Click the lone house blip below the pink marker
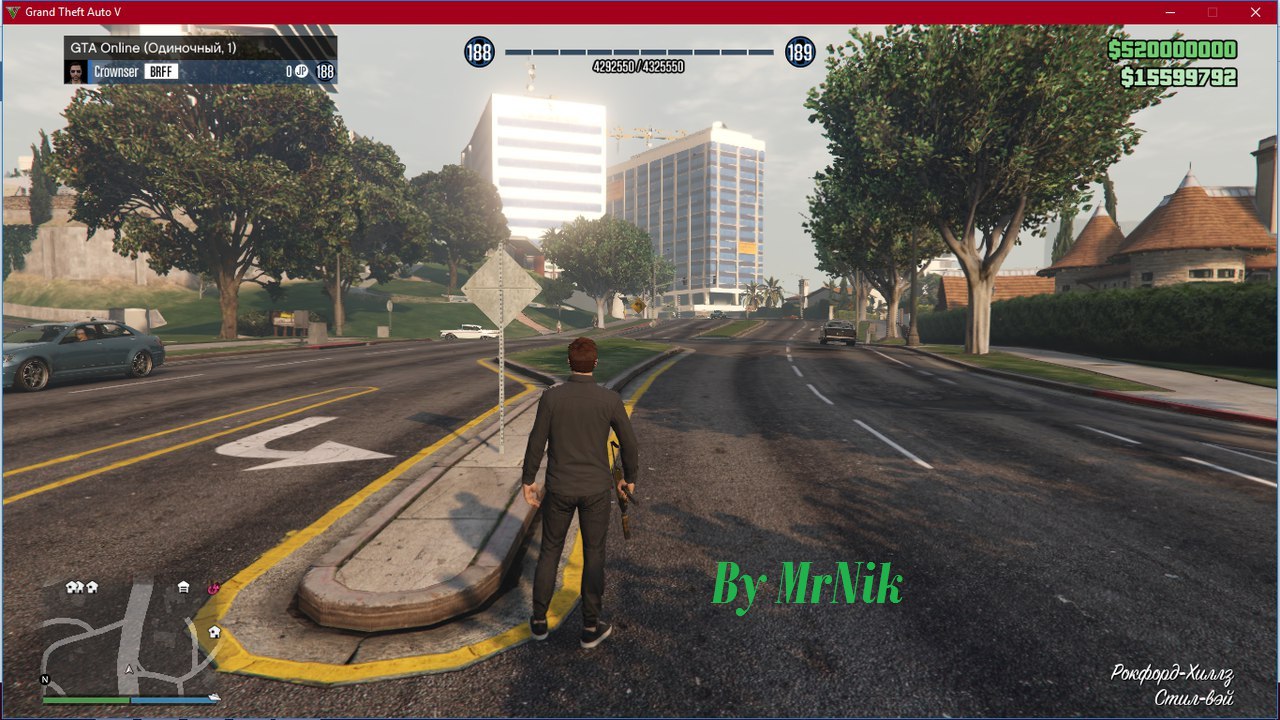Viewport: 1280px width, 720px height. pyautogui.click(x=214, y=632)
